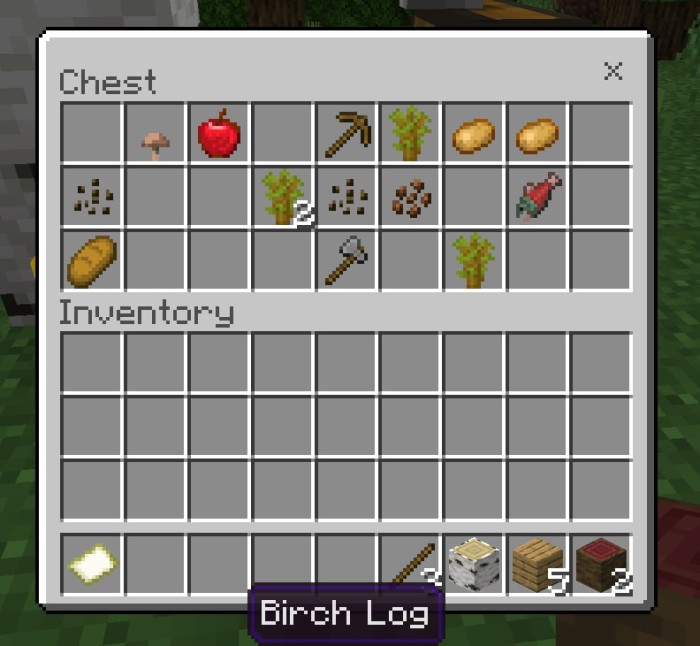Pick up the red apple
Screen dimensions: 700x646
pyautogui.click(x=219, y=134)
